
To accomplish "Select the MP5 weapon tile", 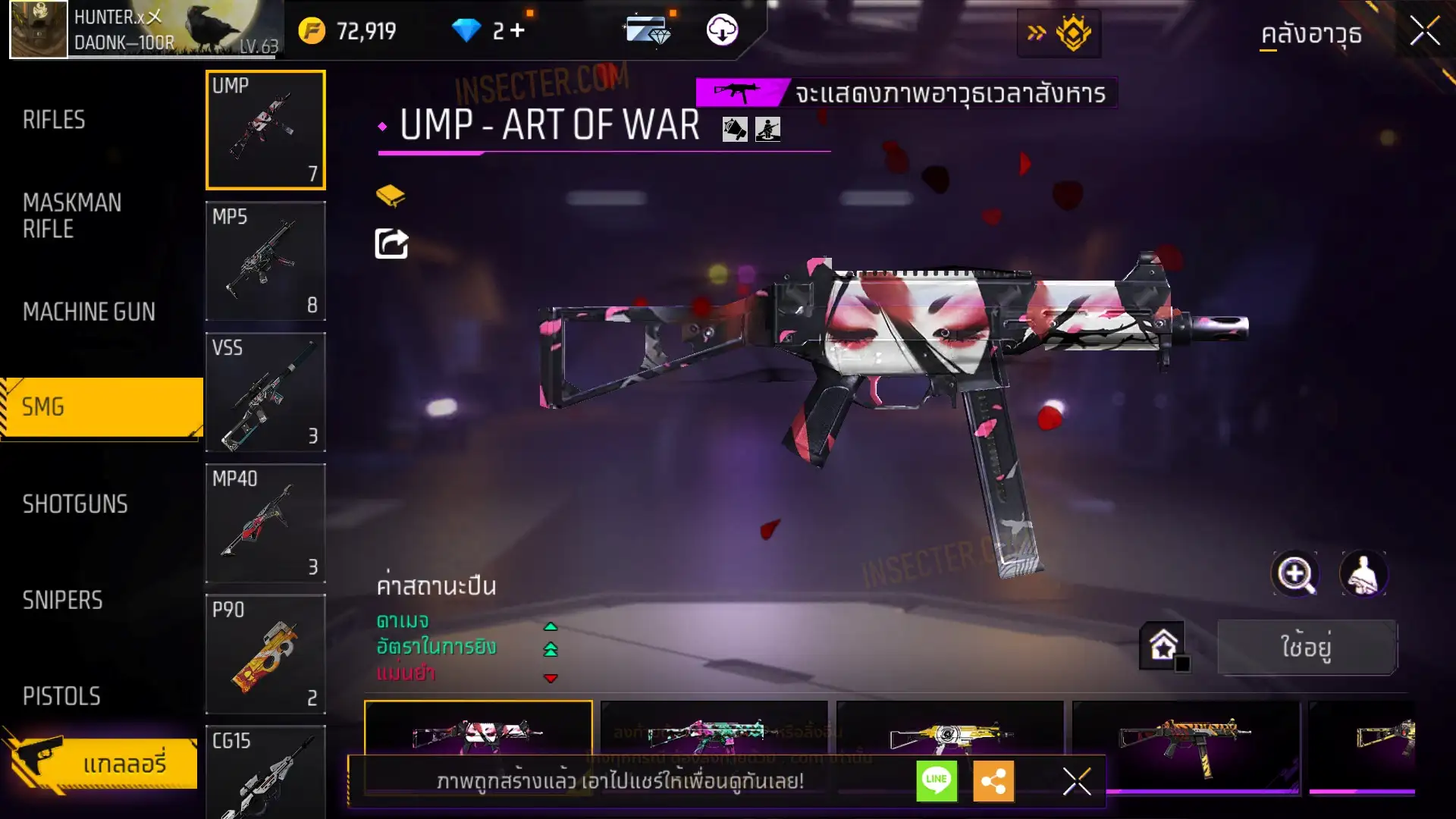I will tap(265, 261).
